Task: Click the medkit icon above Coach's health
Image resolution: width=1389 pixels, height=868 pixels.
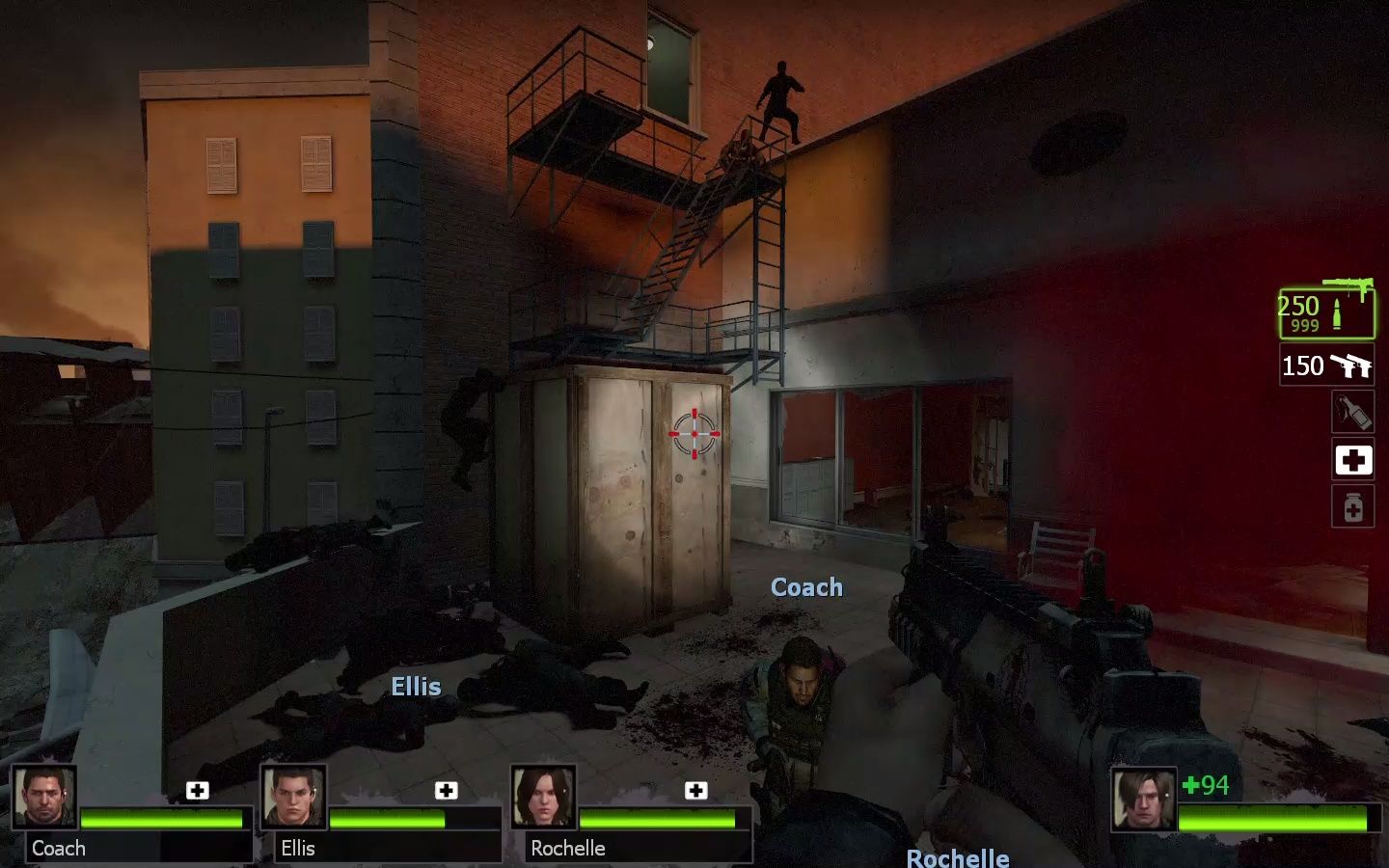Action: click(198, 791)
